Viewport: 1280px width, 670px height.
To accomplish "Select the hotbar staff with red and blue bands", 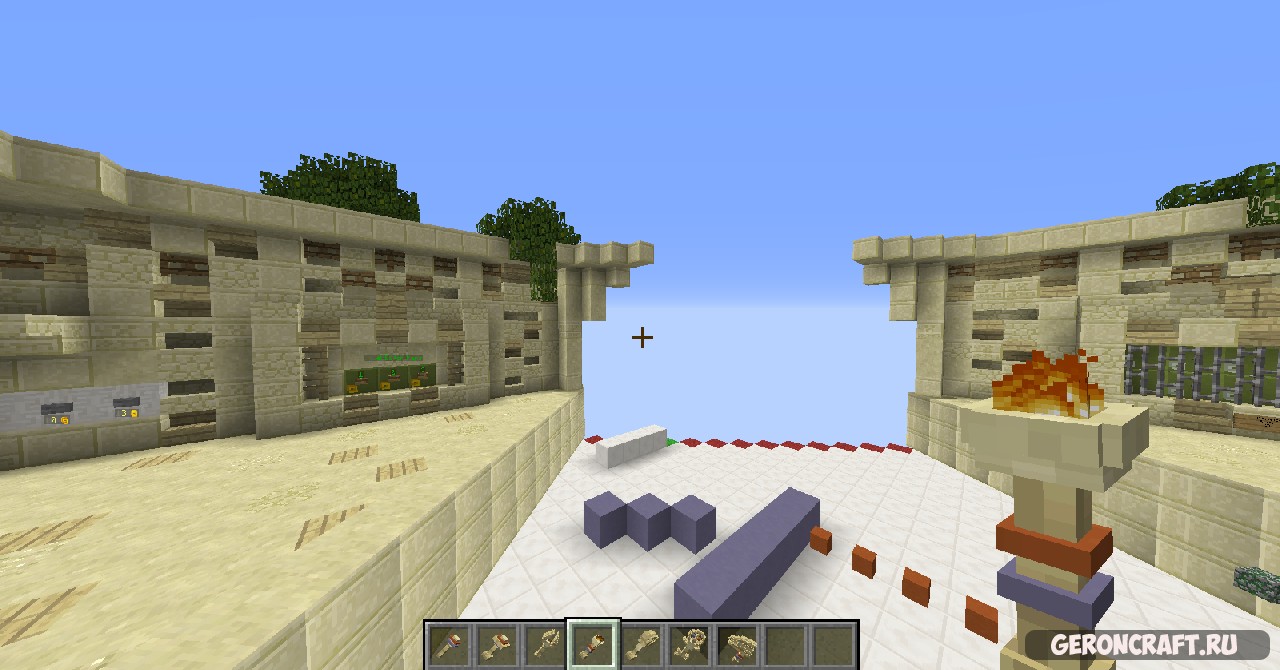I will tap(448, 645).
